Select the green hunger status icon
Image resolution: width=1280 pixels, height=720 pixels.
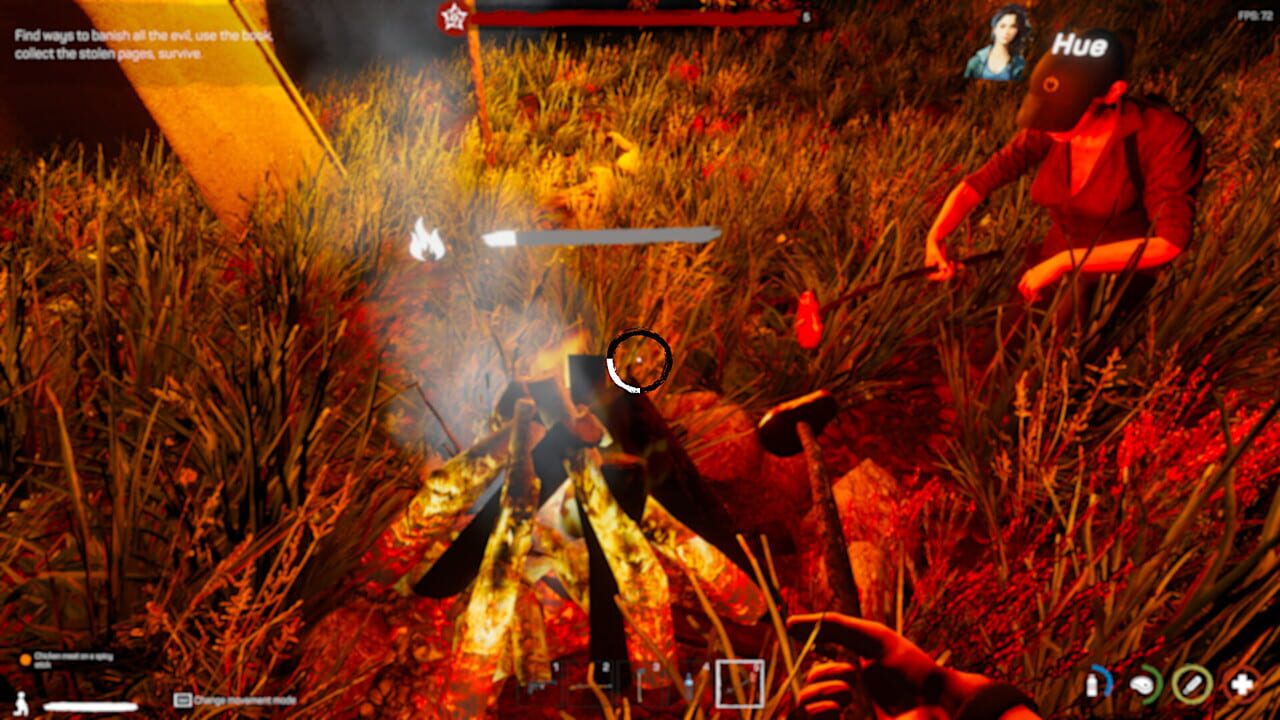point(1142,684)
